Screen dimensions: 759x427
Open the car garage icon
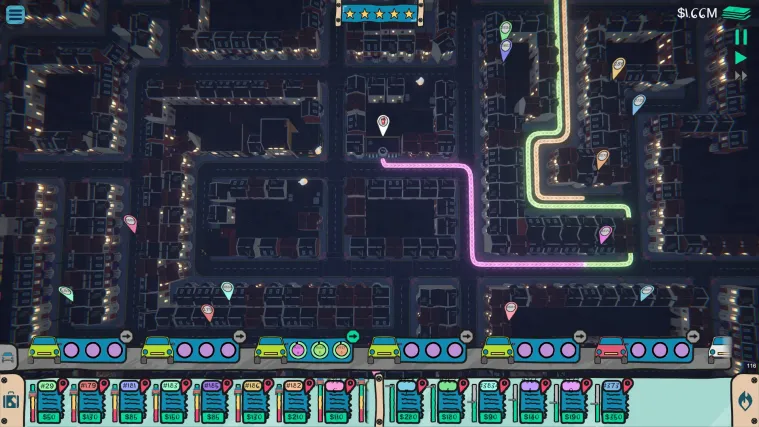[x=8, y=356]
